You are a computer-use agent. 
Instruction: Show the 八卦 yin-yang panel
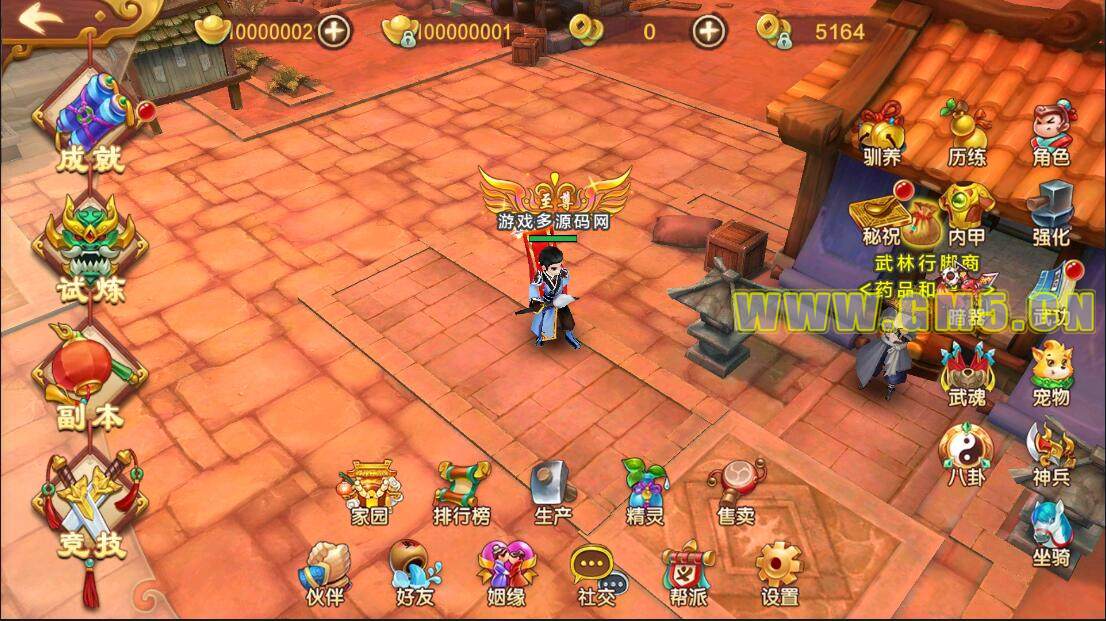tap(966, 451)
